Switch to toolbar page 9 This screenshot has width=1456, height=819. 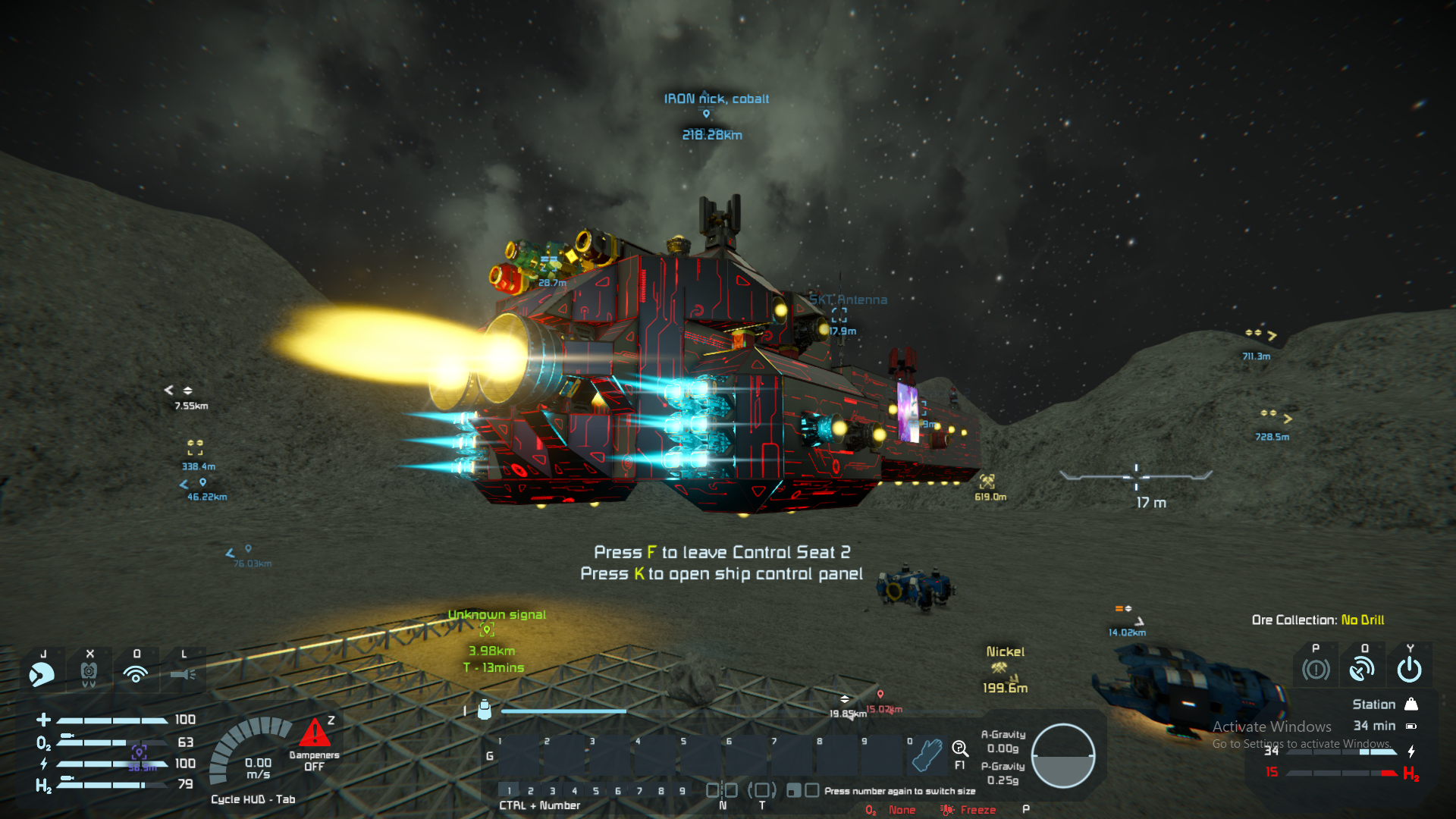point(682,791)
